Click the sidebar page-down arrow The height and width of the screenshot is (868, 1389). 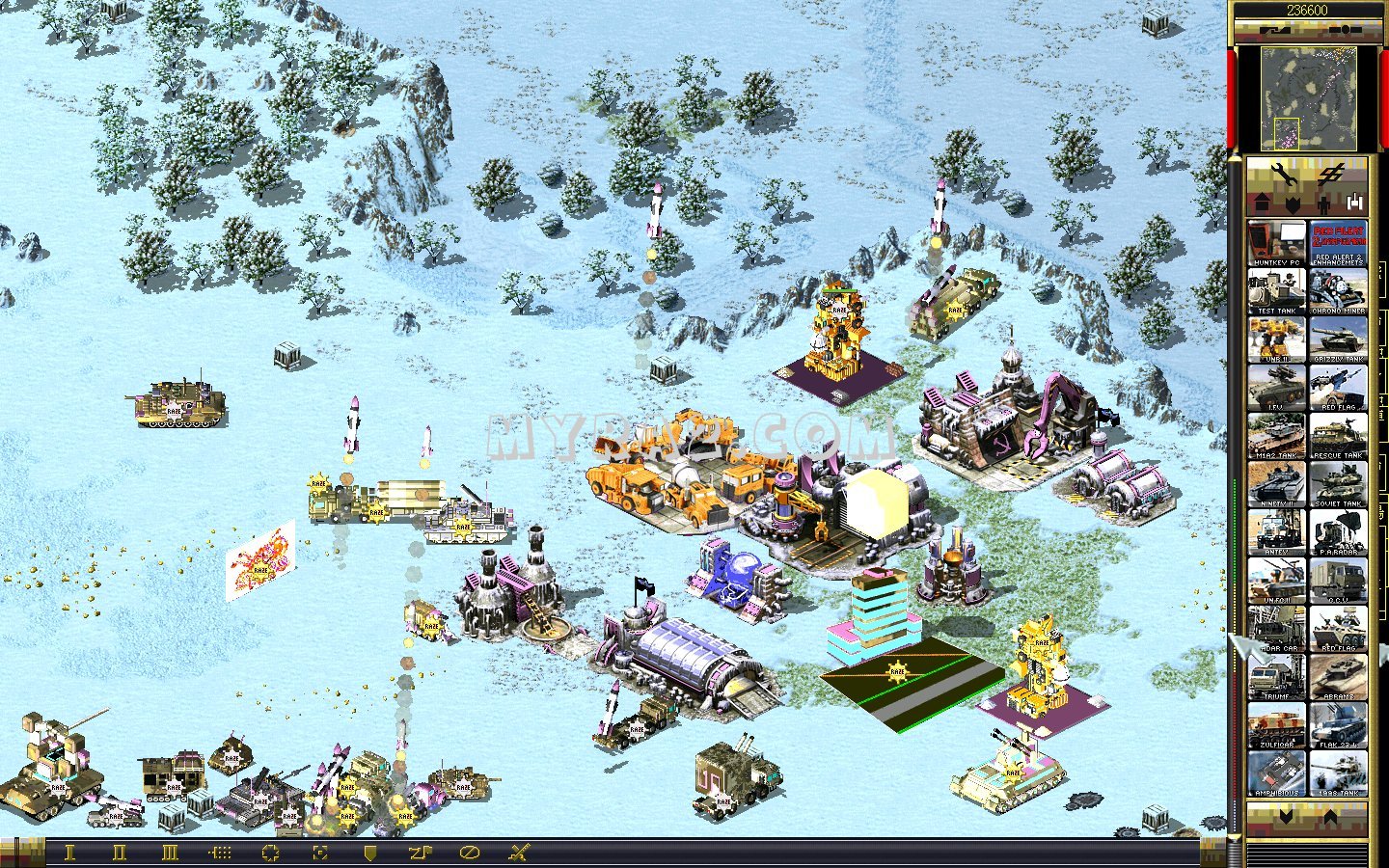pos(1285,818)
